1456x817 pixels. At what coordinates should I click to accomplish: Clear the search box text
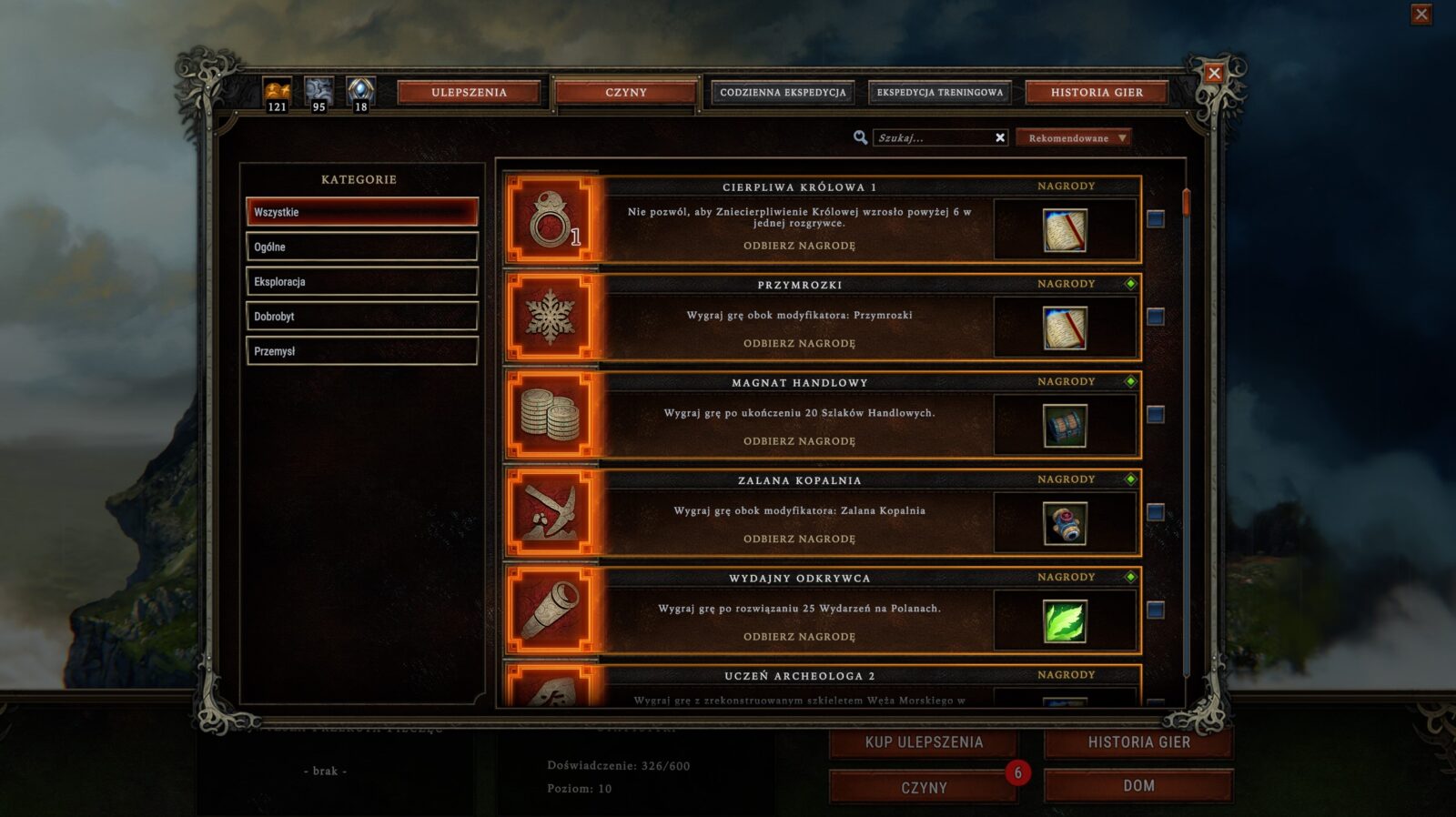pos(1000,138)
